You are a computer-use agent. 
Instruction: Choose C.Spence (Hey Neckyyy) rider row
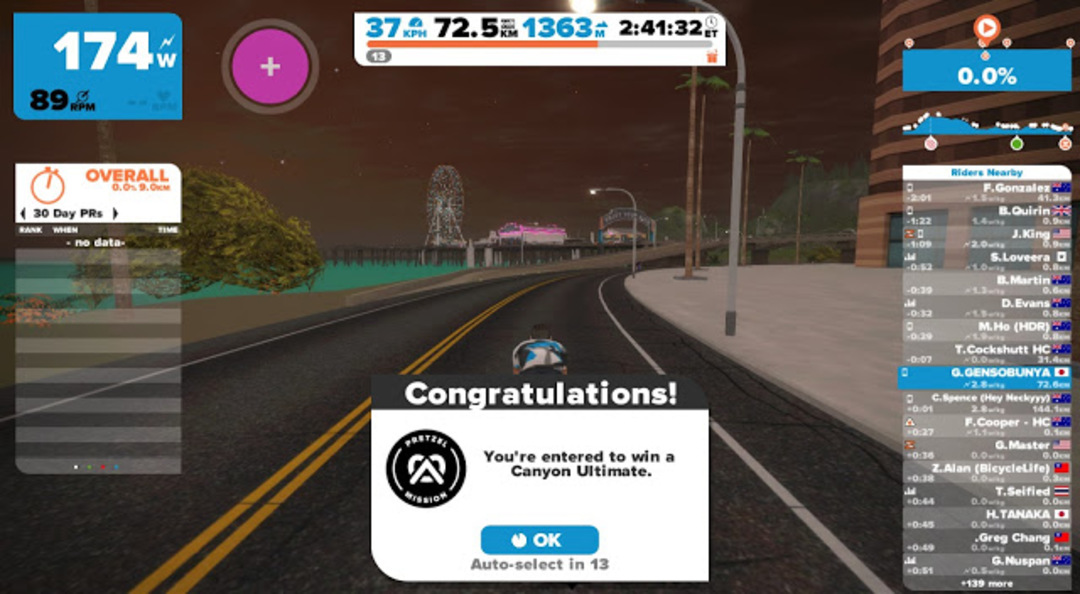pyautogui.click(x=987, y=401)
